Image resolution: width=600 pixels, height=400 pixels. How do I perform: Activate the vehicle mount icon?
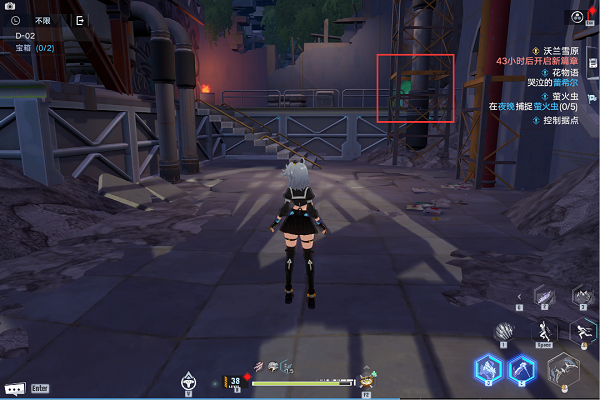click(x=187, y=380)
